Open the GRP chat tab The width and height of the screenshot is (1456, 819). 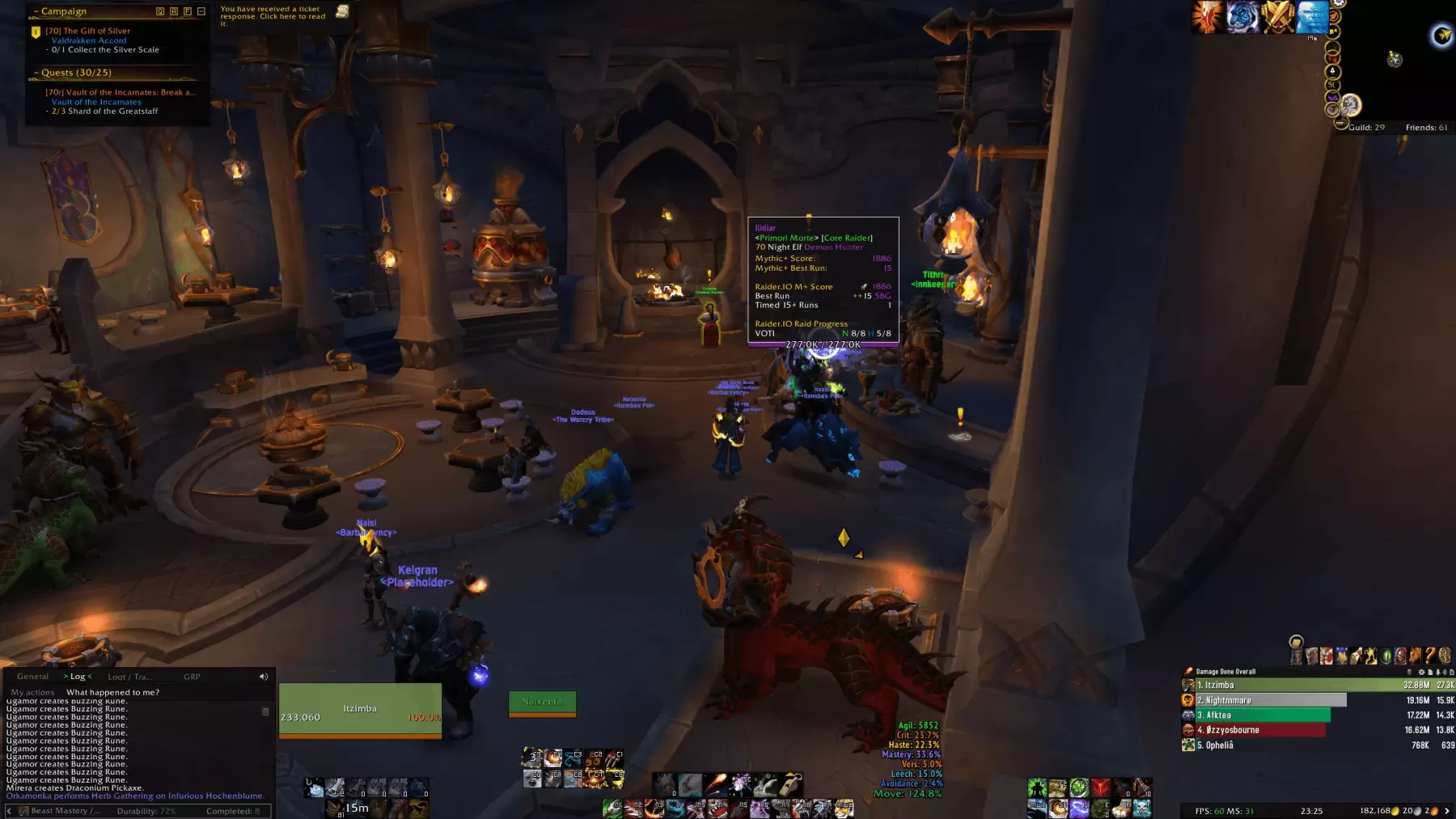(x=192, y=678)
